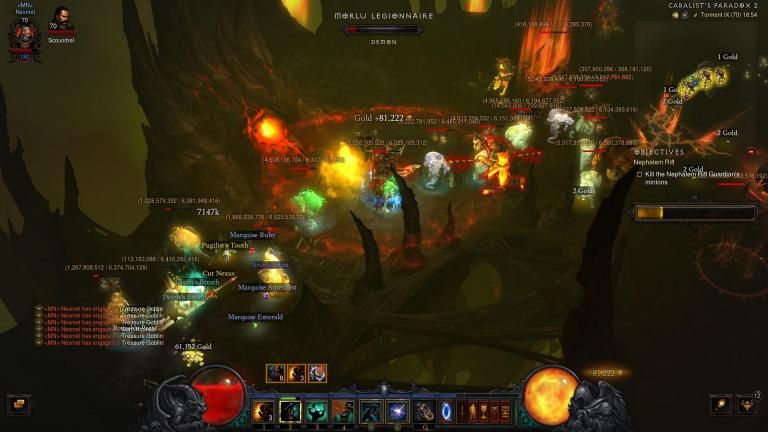The height and width of the screenshot is (432, 768).
Task: Select the dark left-mouse skill icon
Action: (x=370, y=411)
